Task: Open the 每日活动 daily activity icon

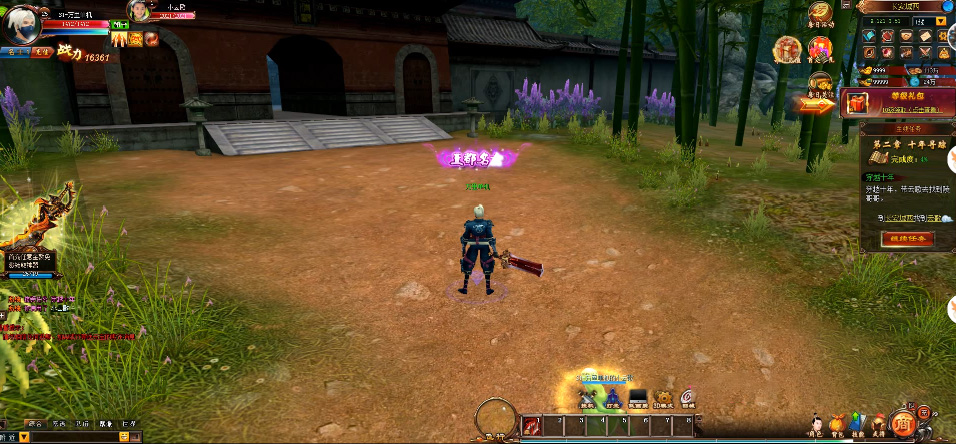Action: click(x=821, y=14)
